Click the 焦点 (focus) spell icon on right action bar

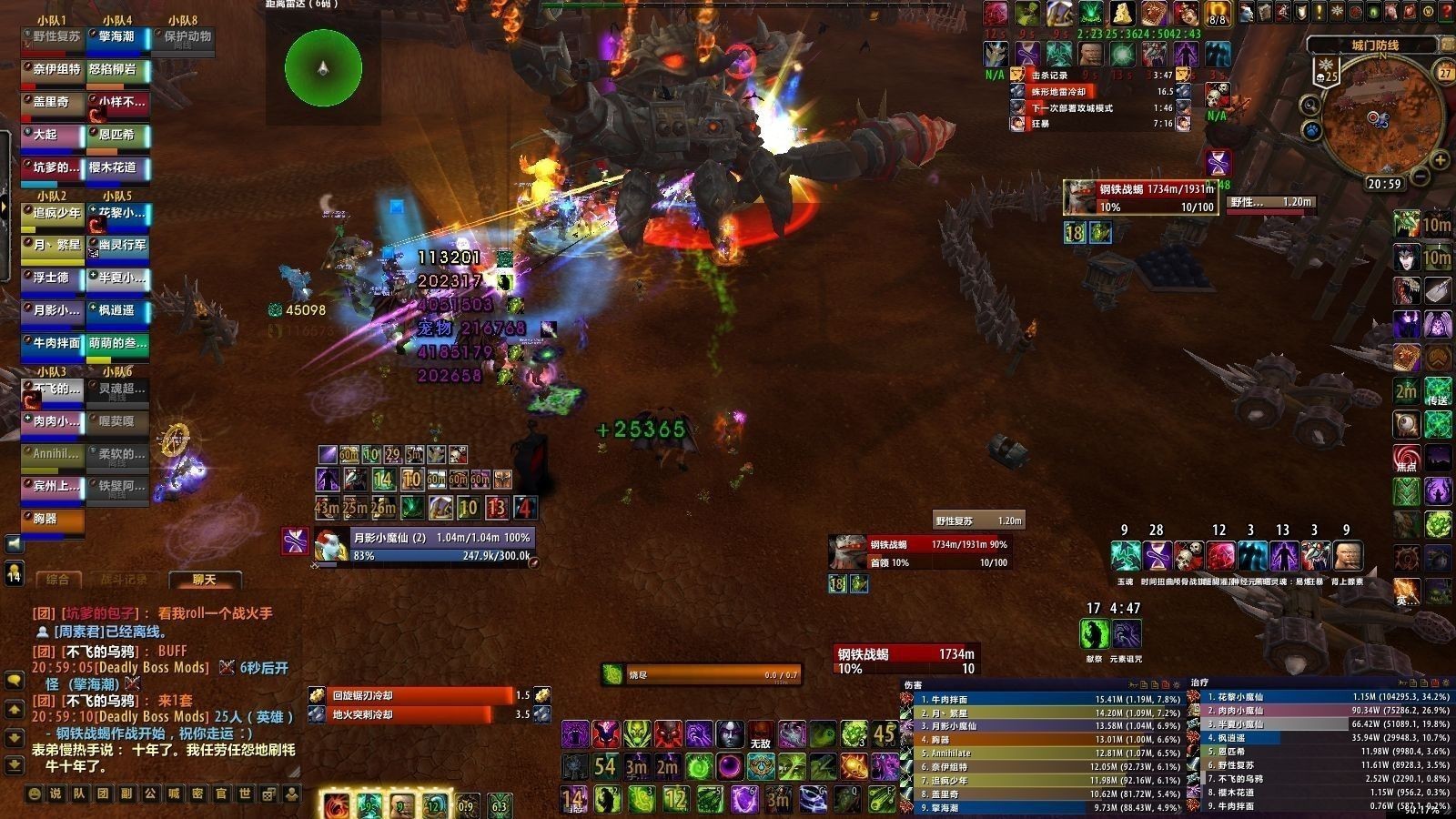1407,455
